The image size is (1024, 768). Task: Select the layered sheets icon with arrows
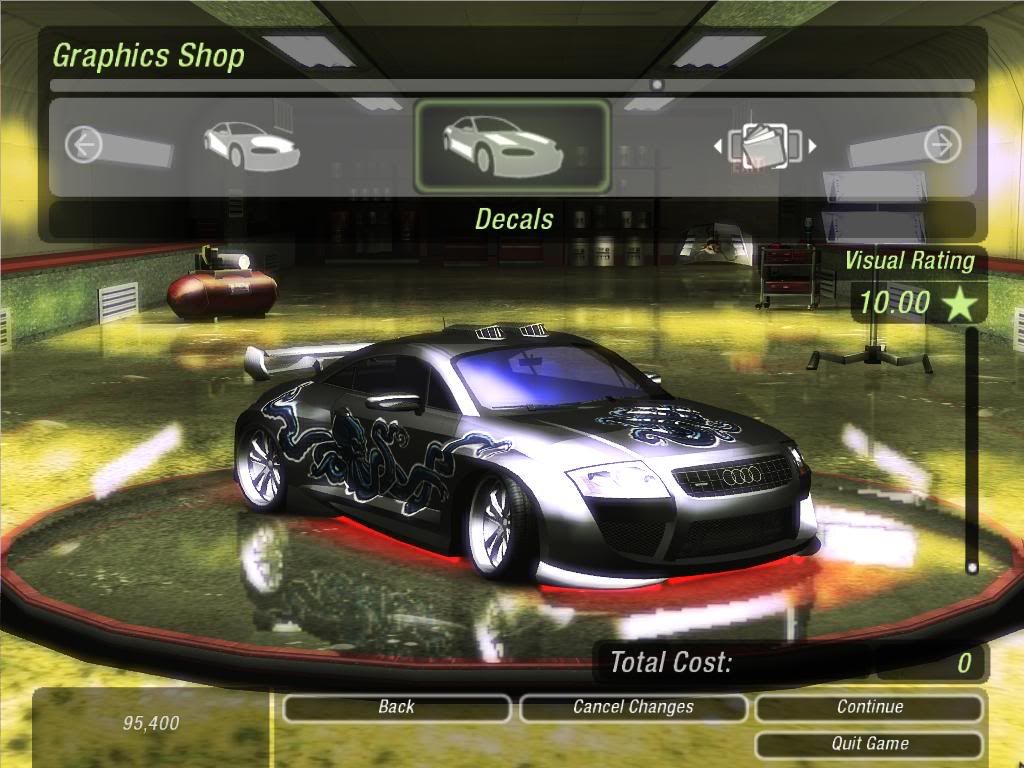pos(765,146)
